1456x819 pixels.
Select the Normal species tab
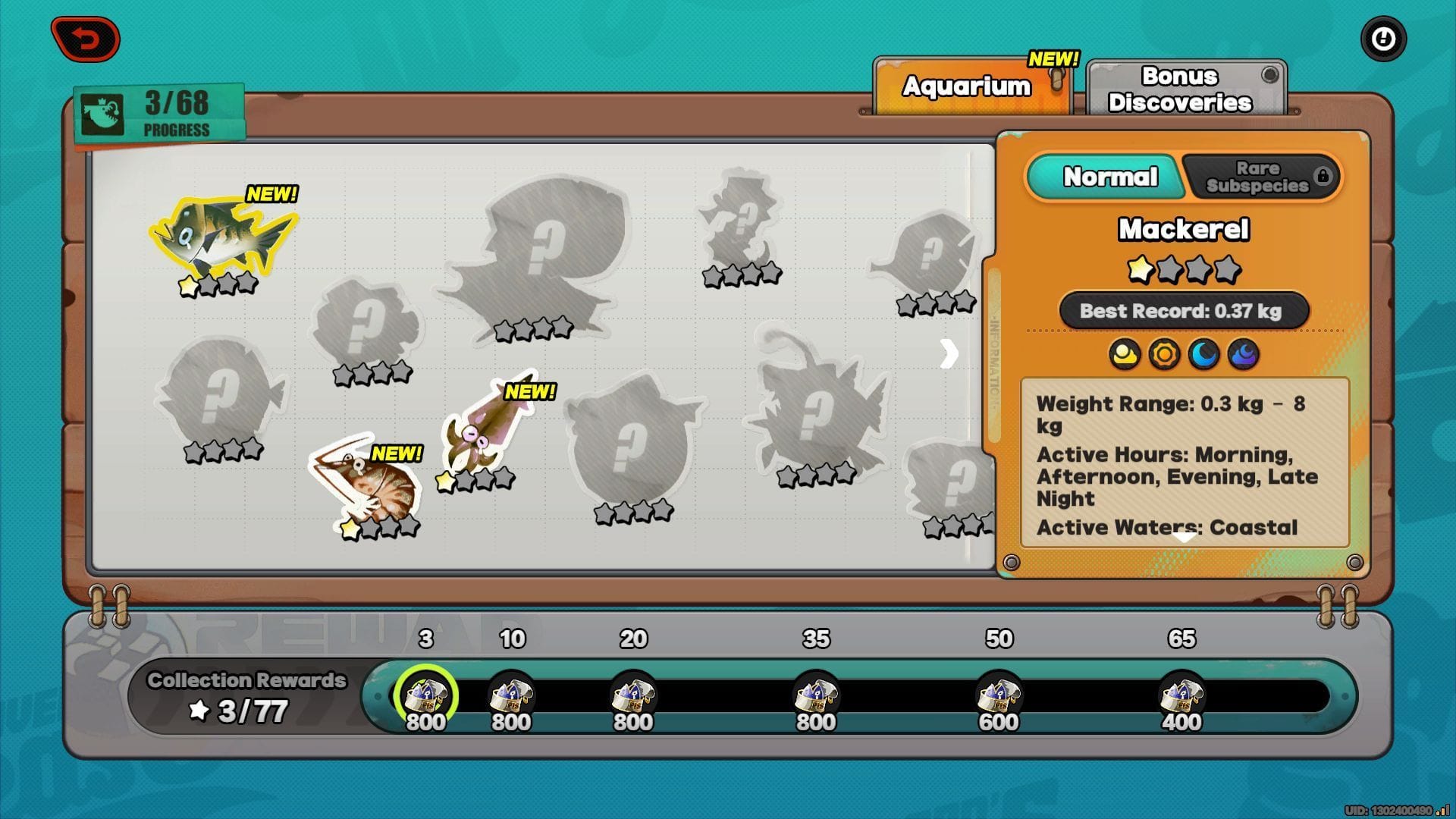pos(1109,177)
